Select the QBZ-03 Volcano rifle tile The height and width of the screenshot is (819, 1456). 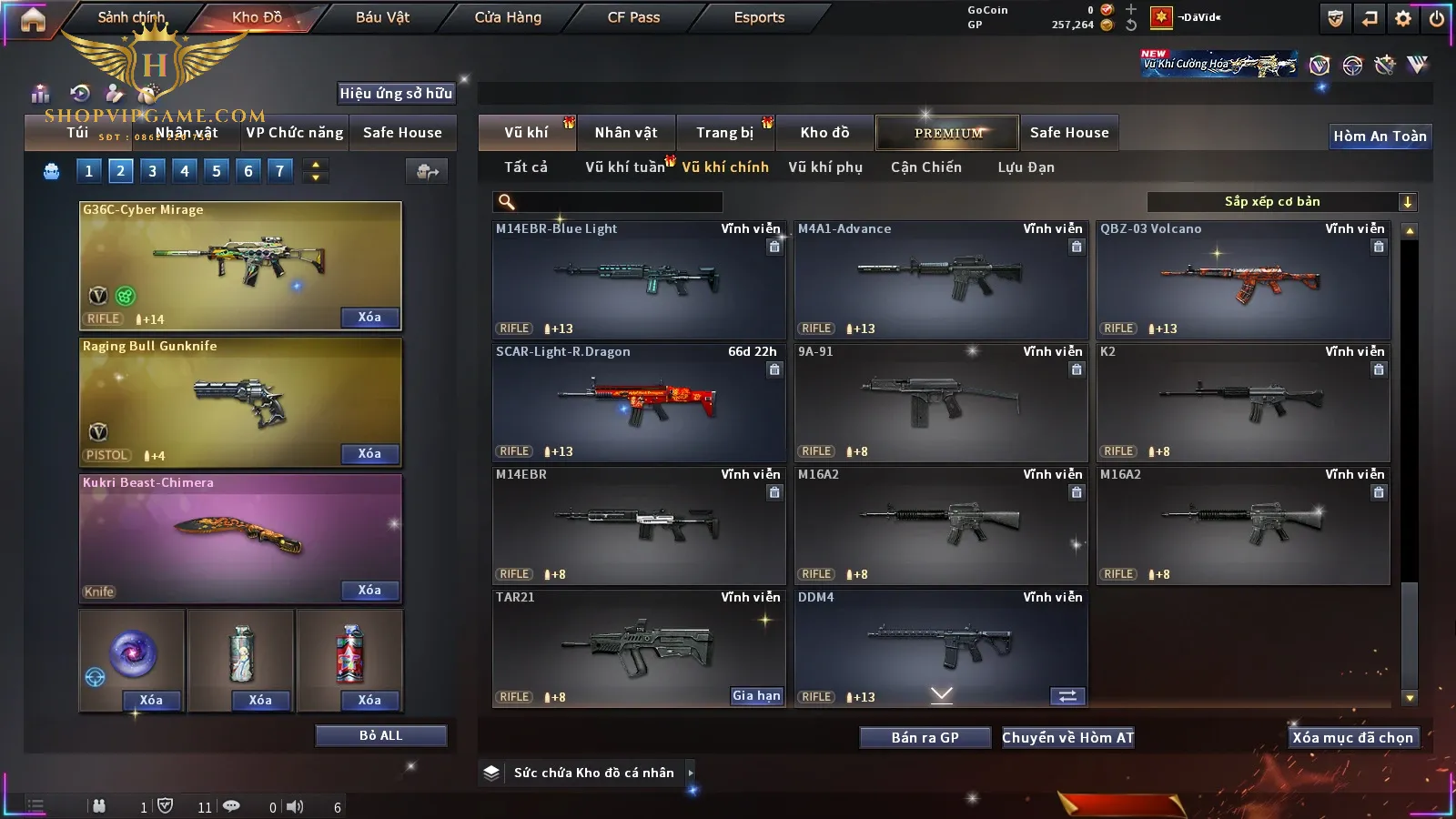[x=1242, y=279]
